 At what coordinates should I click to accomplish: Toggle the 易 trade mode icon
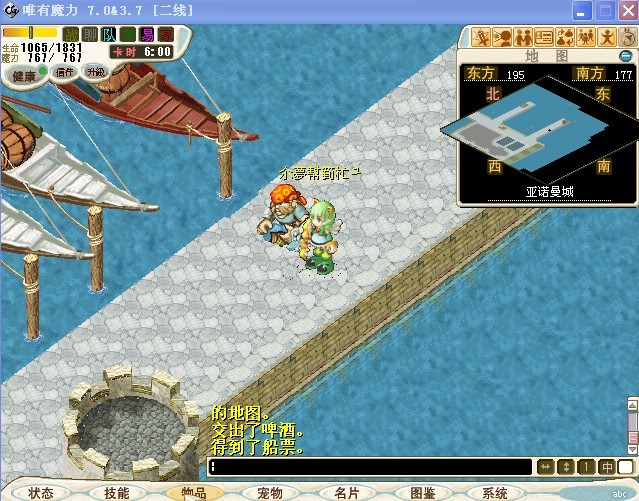tap(147, 35)
